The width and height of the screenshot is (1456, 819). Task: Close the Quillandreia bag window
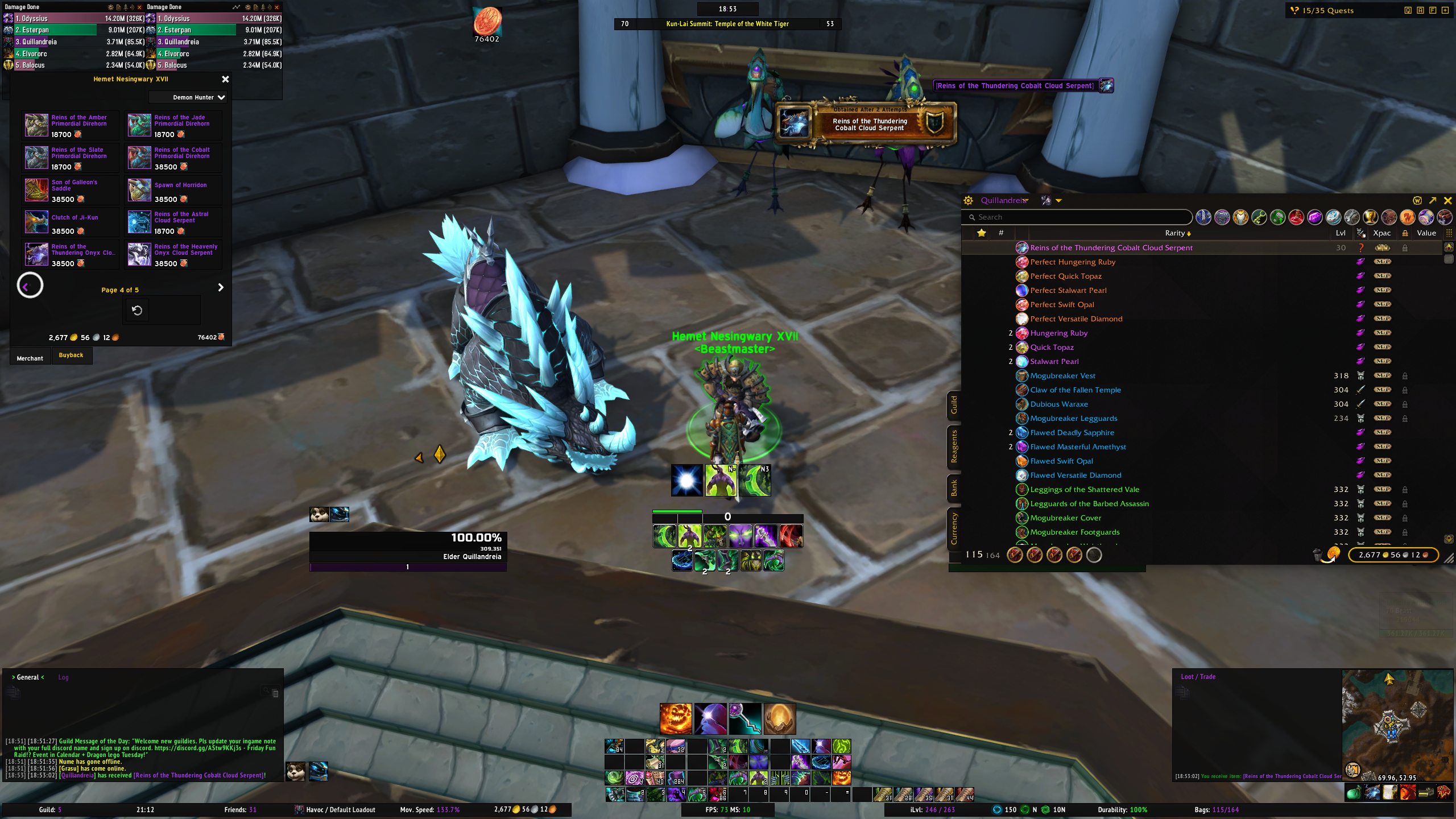click(x=1448, y=201)
